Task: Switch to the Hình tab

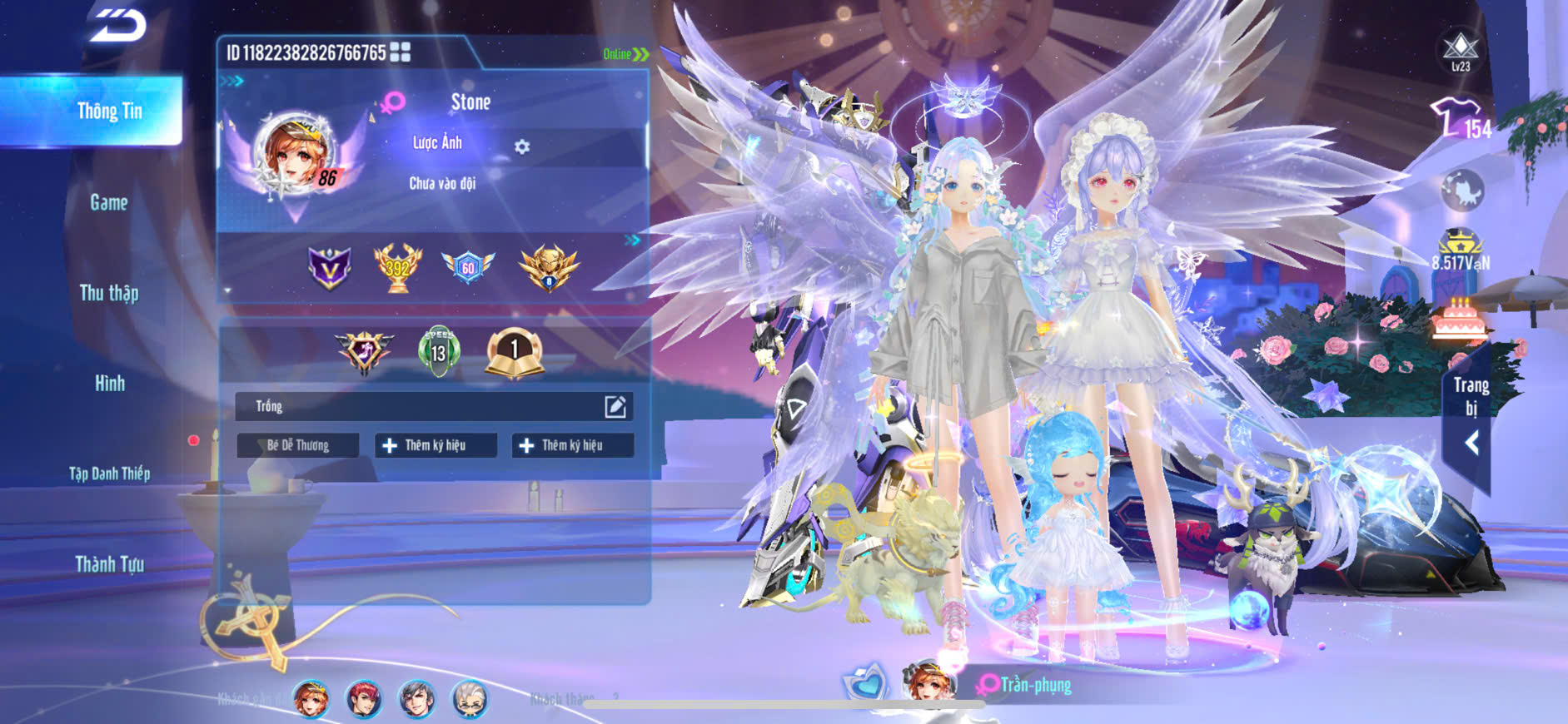Action: (x=109, y=384)
